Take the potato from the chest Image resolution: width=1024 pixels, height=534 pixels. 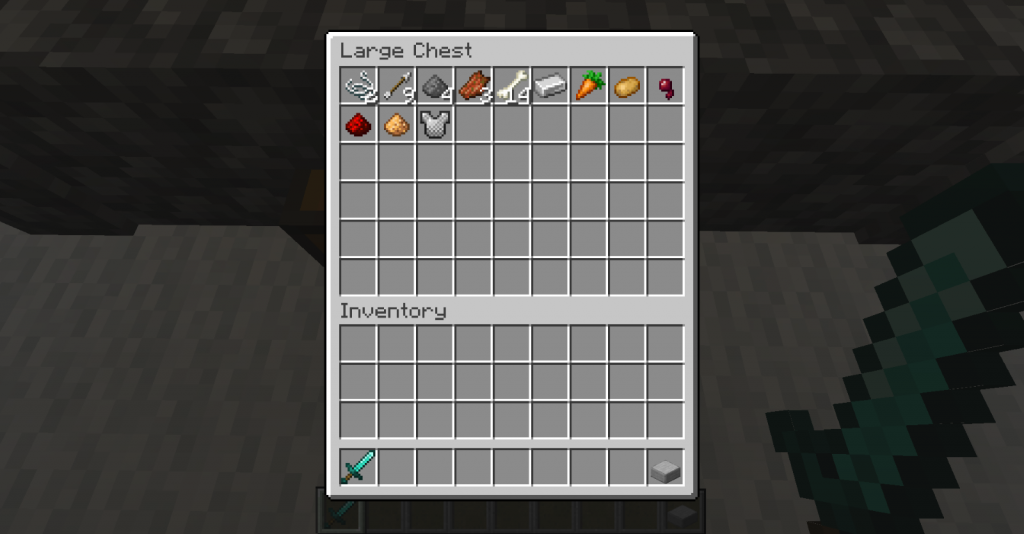pyautogui.click(x=627, y=86)
